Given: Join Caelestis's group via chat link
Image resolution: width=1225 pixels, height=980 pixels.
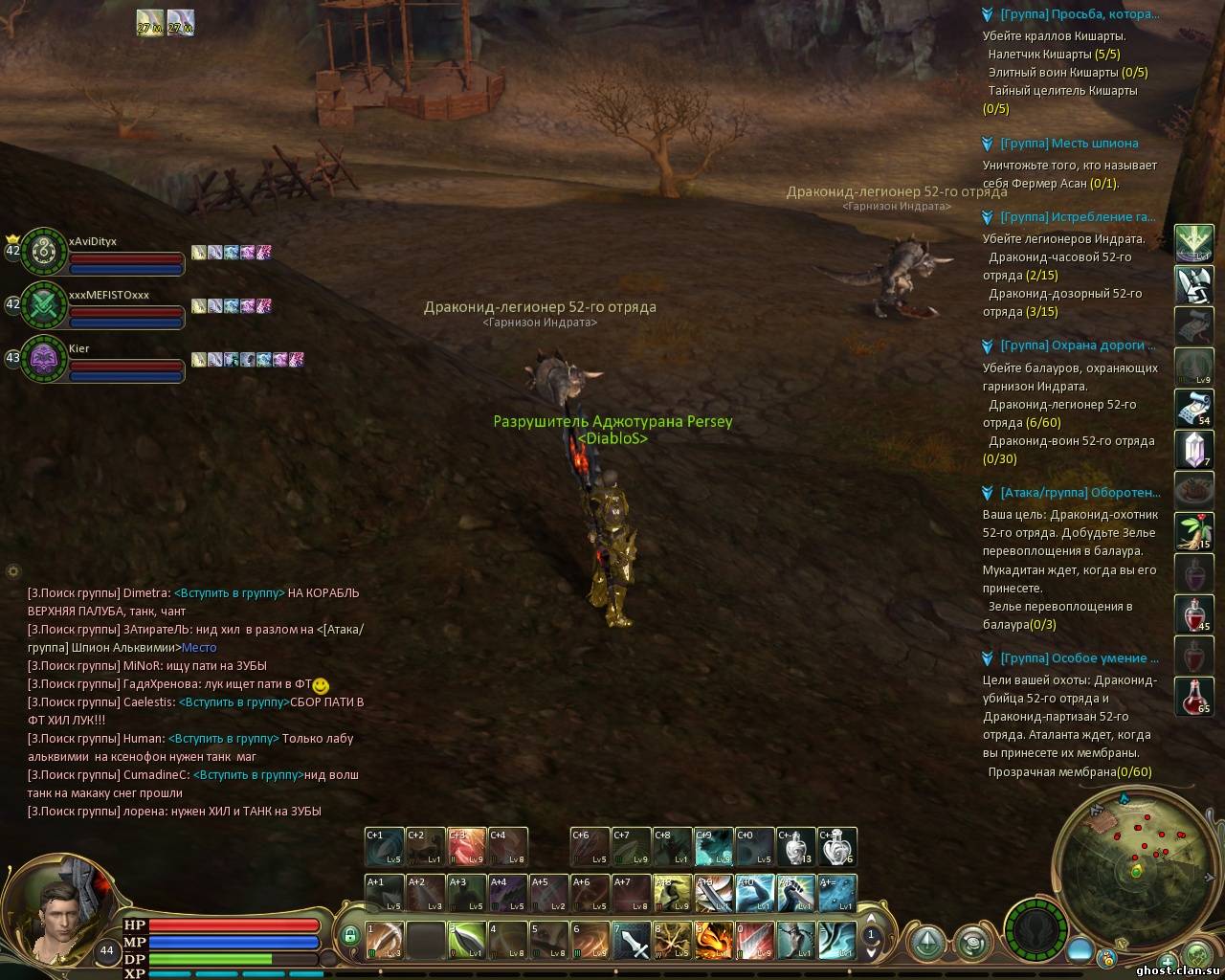Looking at the screenshot, I should pyautogui.click(x=234, y=702).
